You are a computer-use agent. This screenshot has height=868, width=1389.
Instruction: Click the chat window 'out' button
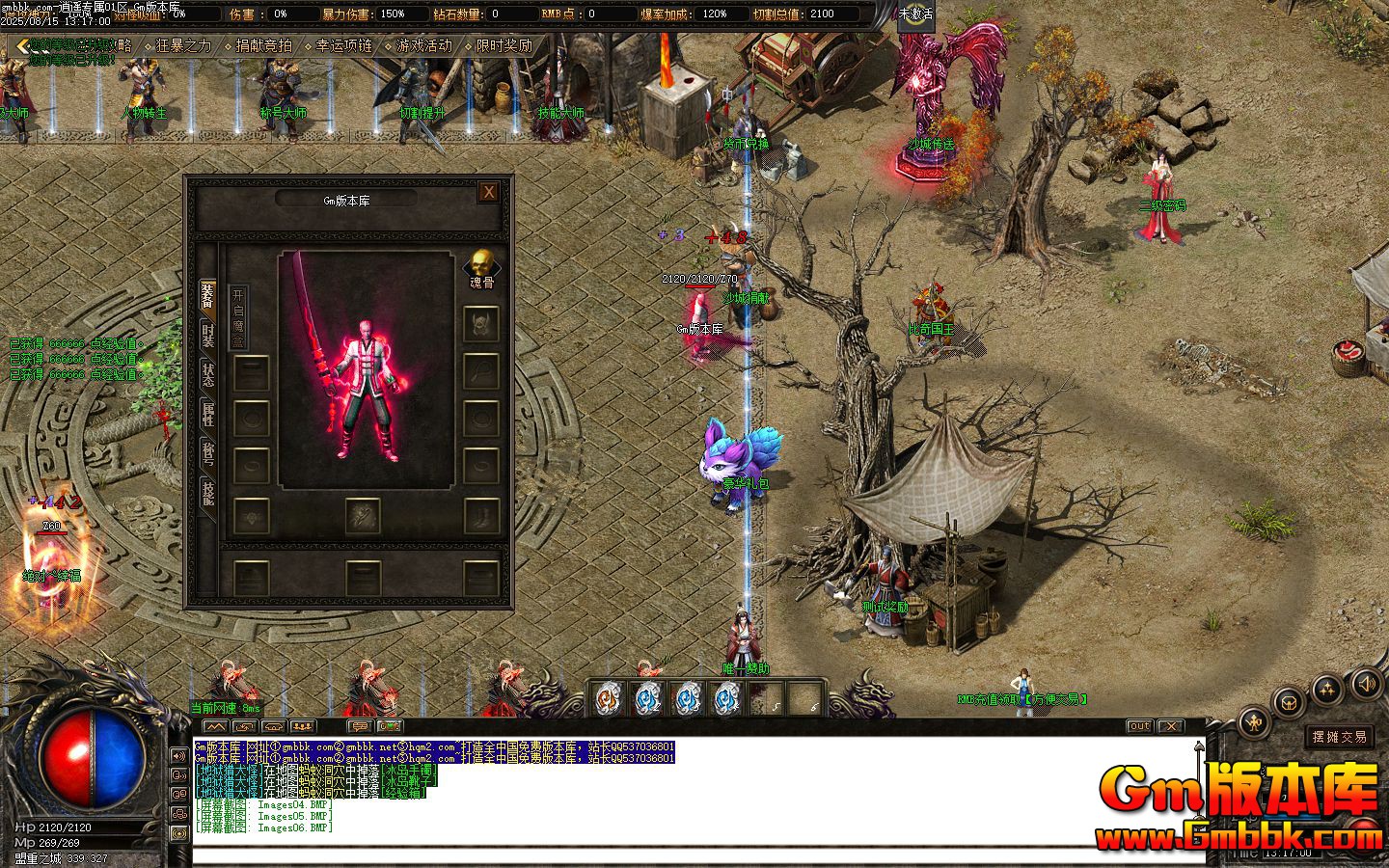(x=1139, y=726)
